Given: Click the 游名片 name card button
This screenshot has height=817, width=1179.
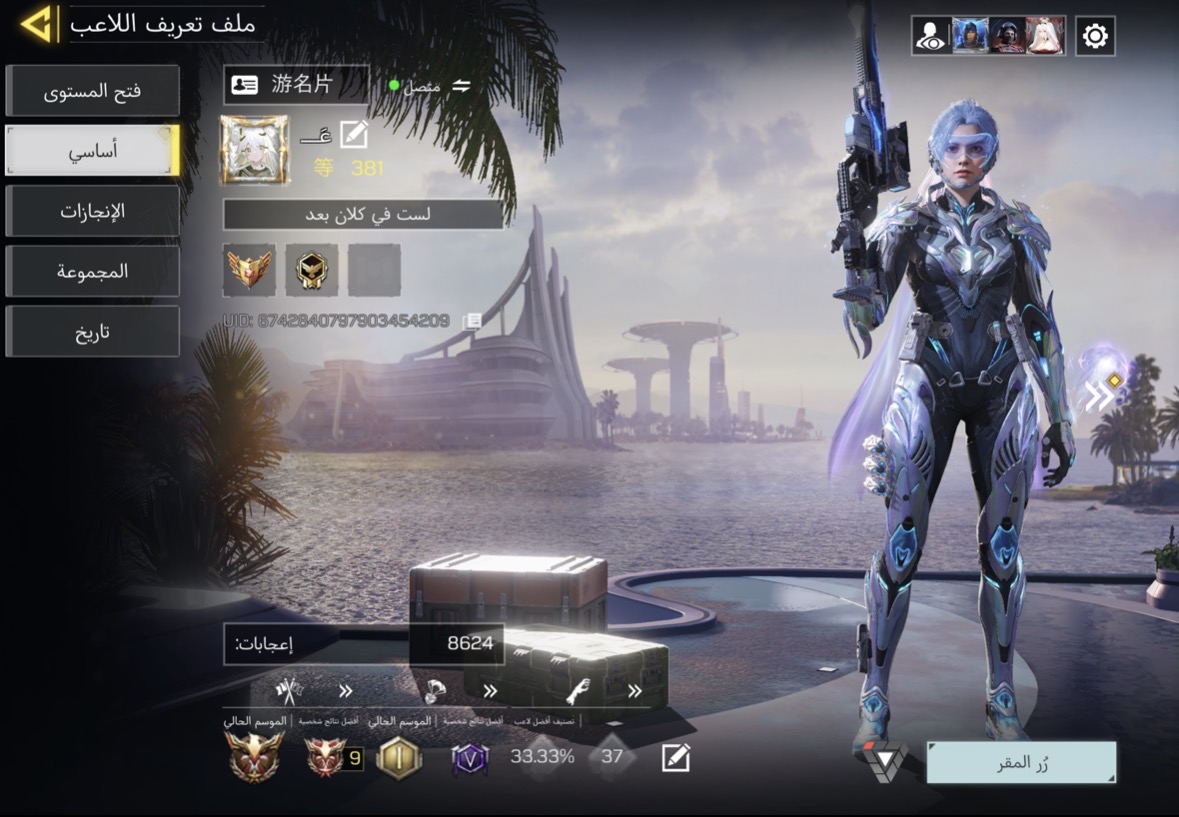Looking at the screenshot, I should point(295,85).
